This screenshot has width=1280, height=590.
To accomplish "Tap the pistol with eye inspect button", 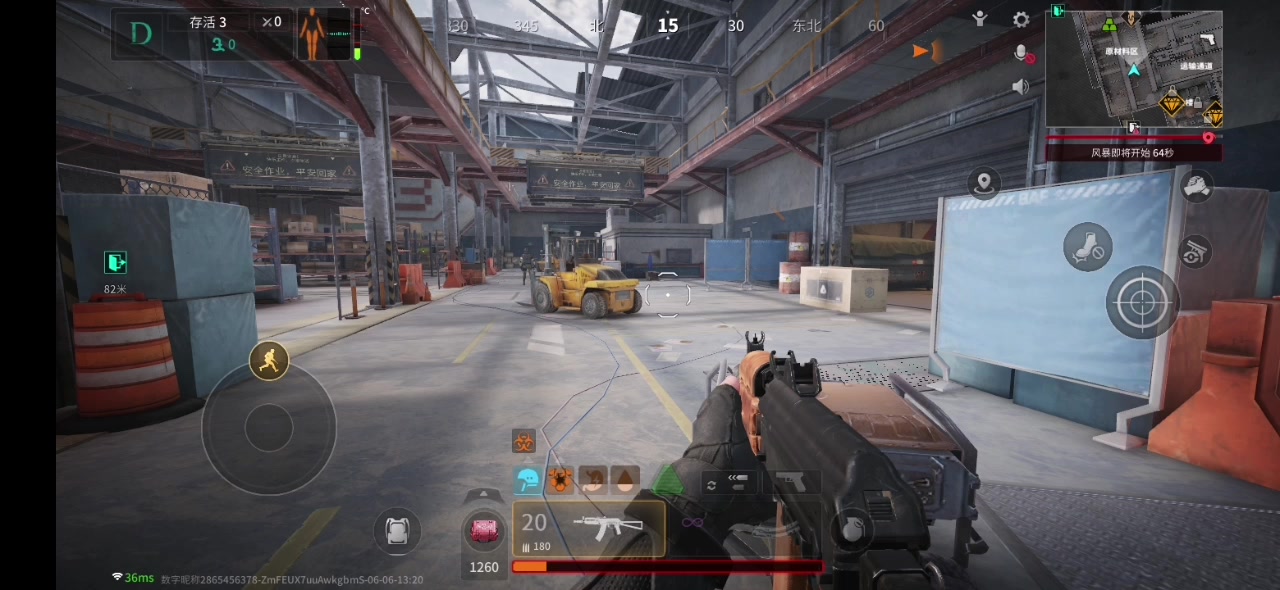I will [1195, 251].
